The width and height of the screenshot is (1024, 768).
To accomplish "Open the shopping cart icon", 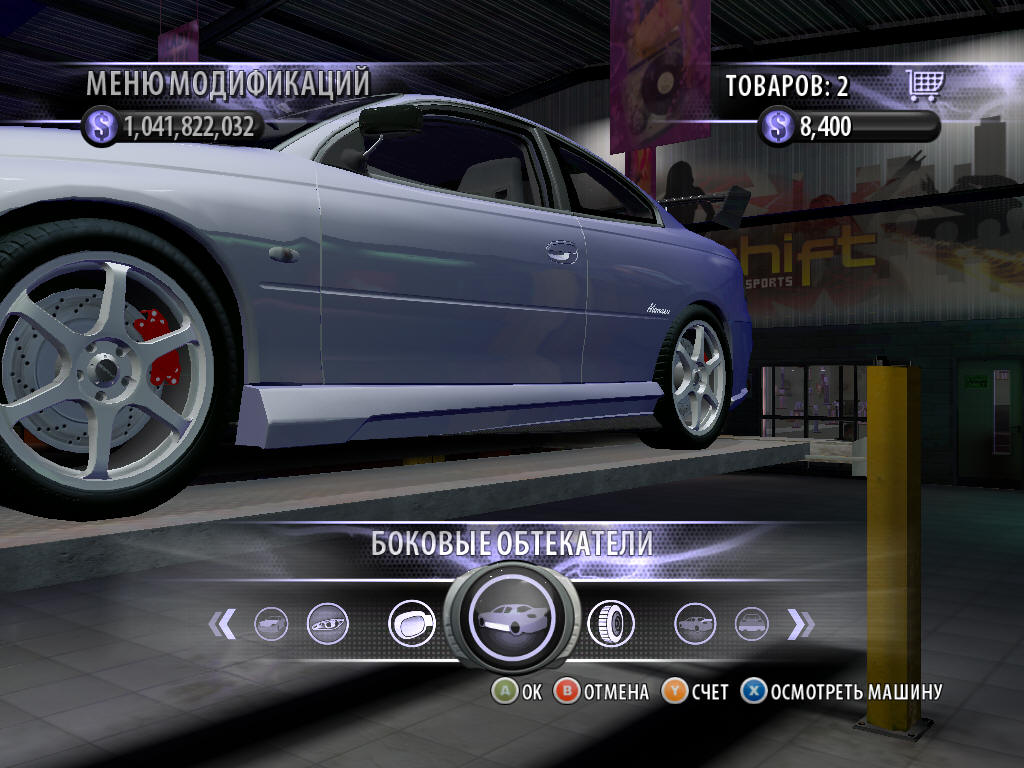I will click(x=926, y=86).
